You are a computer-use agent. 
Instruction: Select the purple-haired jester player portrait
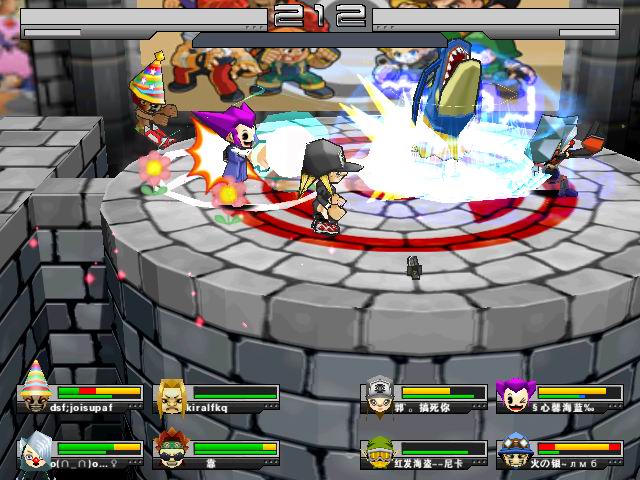[515, 396]
